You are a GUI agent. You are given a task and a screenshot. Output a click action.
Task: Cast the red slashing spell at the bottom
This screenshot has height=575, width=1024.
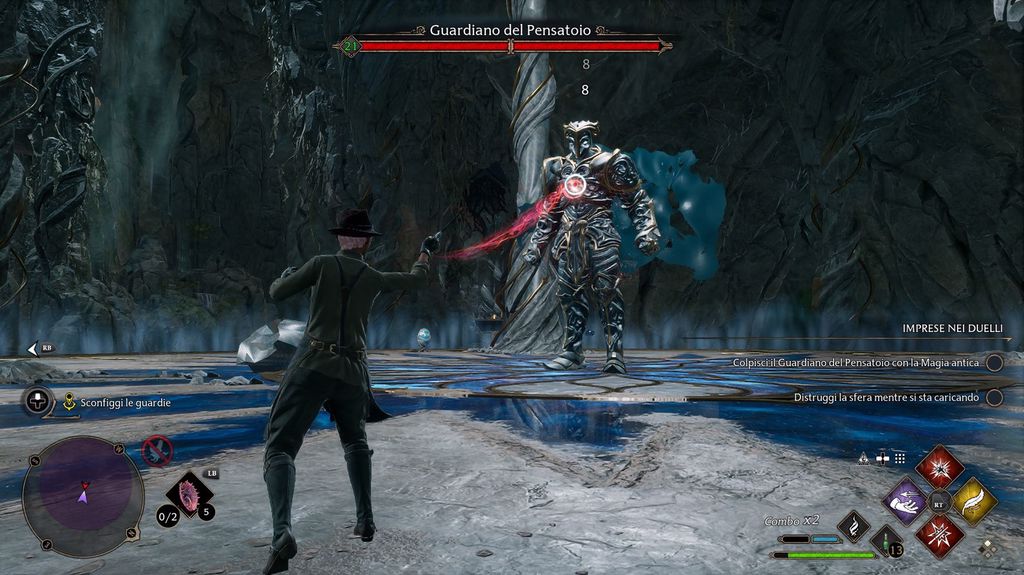(939, 535)
